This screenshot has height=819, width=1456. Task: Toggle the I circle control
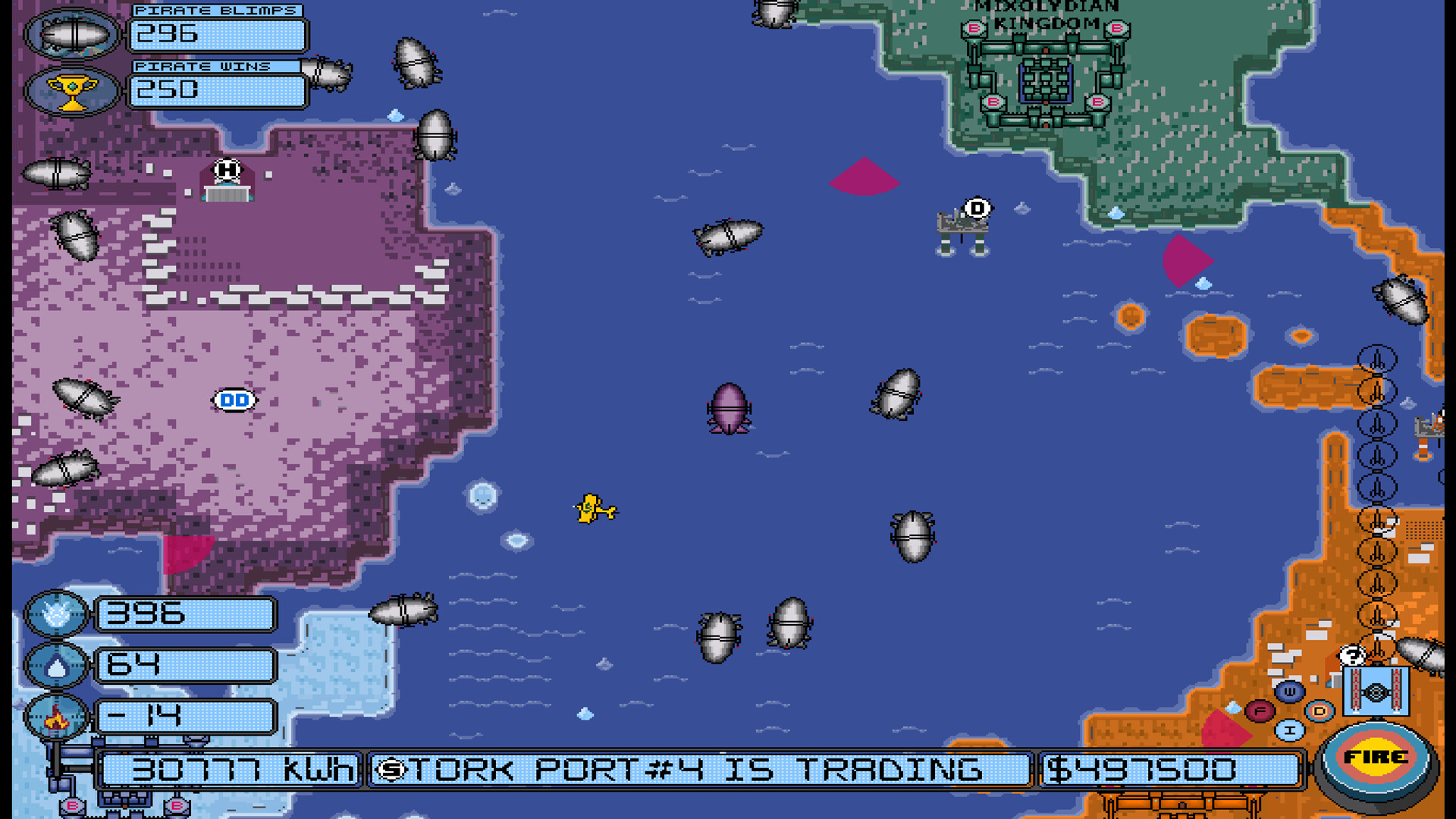[x=1290, y=730]
